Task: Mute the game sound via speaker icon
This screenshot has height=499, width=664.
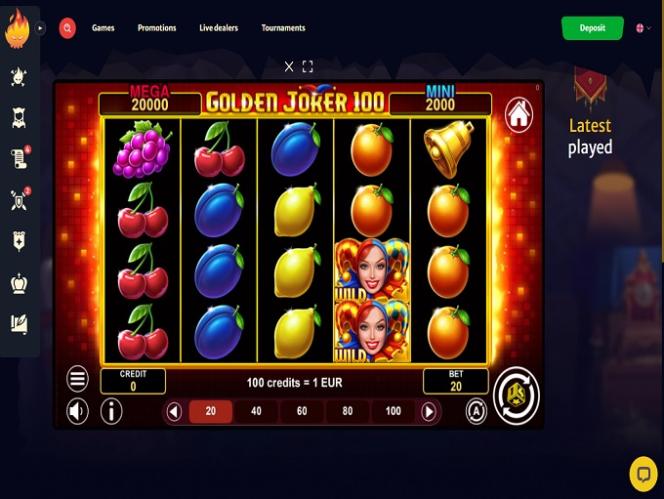Action: (77, 411)
